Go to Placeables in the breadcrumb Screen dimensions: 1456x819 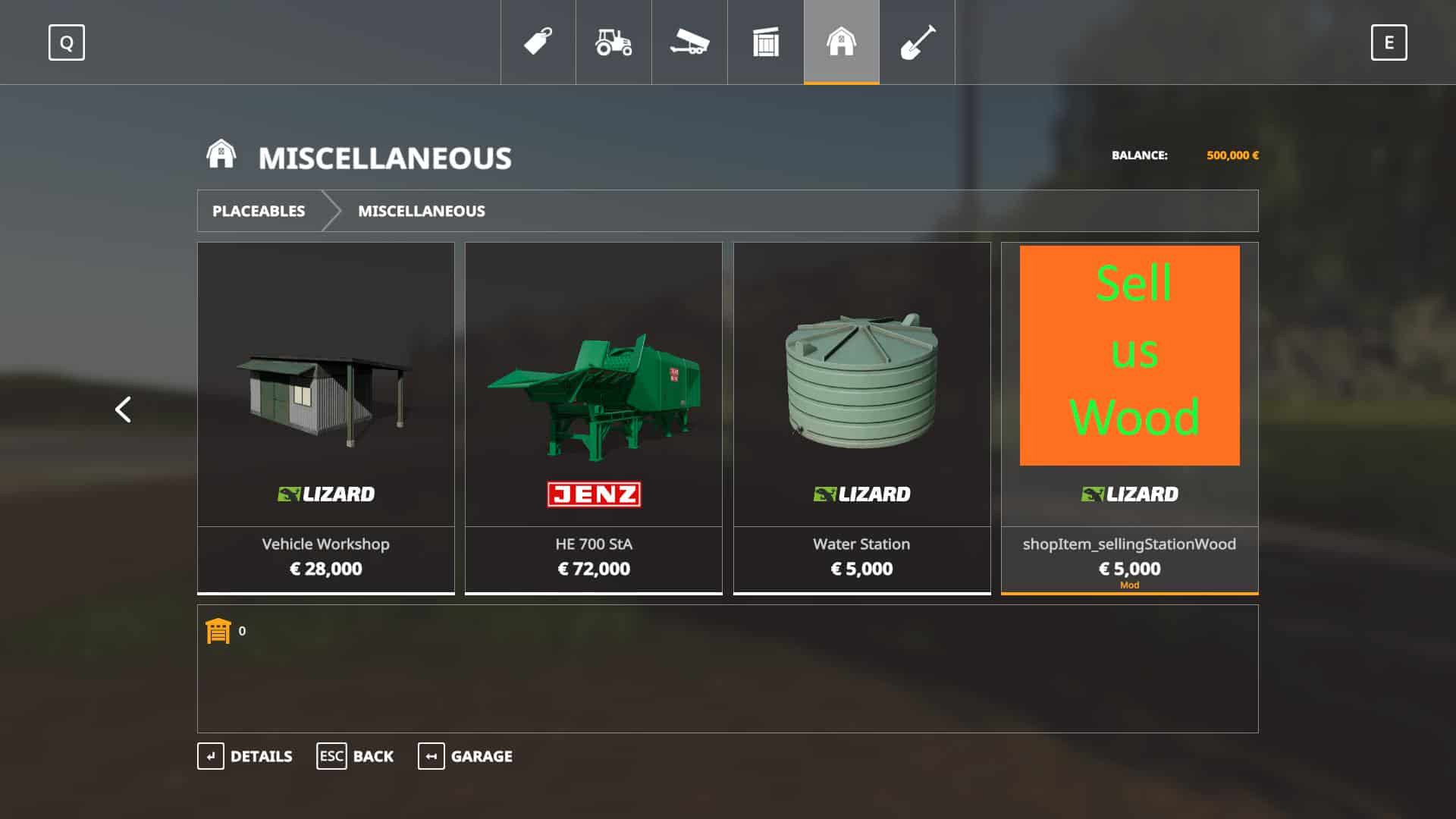tap(259, 211)
